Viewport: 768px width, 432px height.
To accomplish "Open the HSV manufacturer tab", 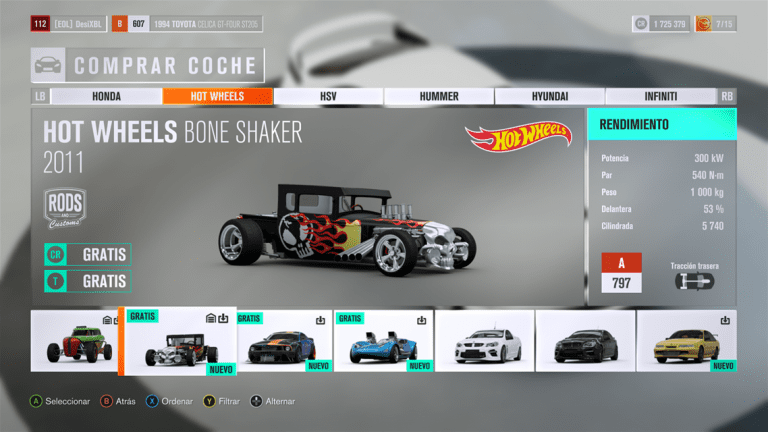I will 328,96.
